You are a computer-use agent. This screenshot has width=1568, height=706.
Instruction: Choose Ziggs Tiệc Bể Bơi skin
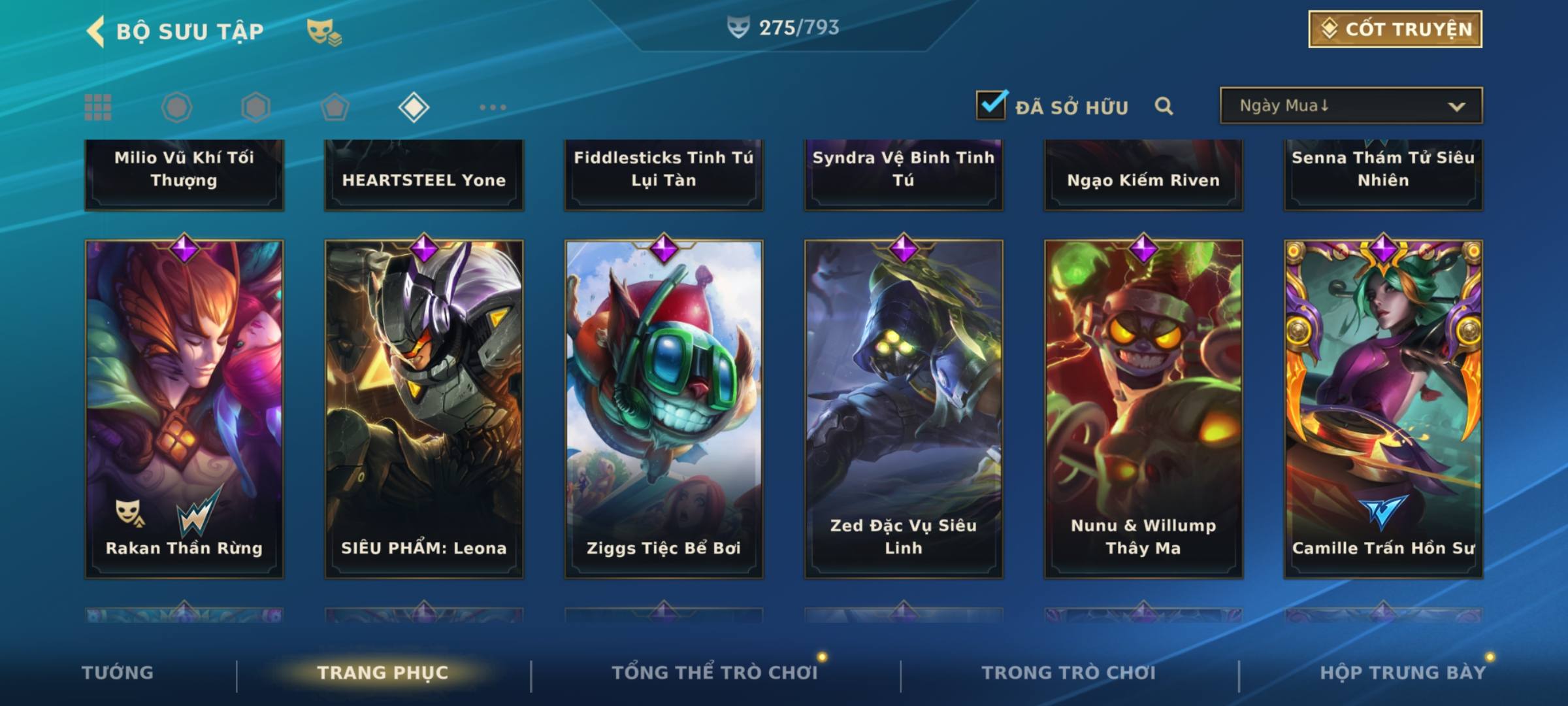tap(664, 409)
